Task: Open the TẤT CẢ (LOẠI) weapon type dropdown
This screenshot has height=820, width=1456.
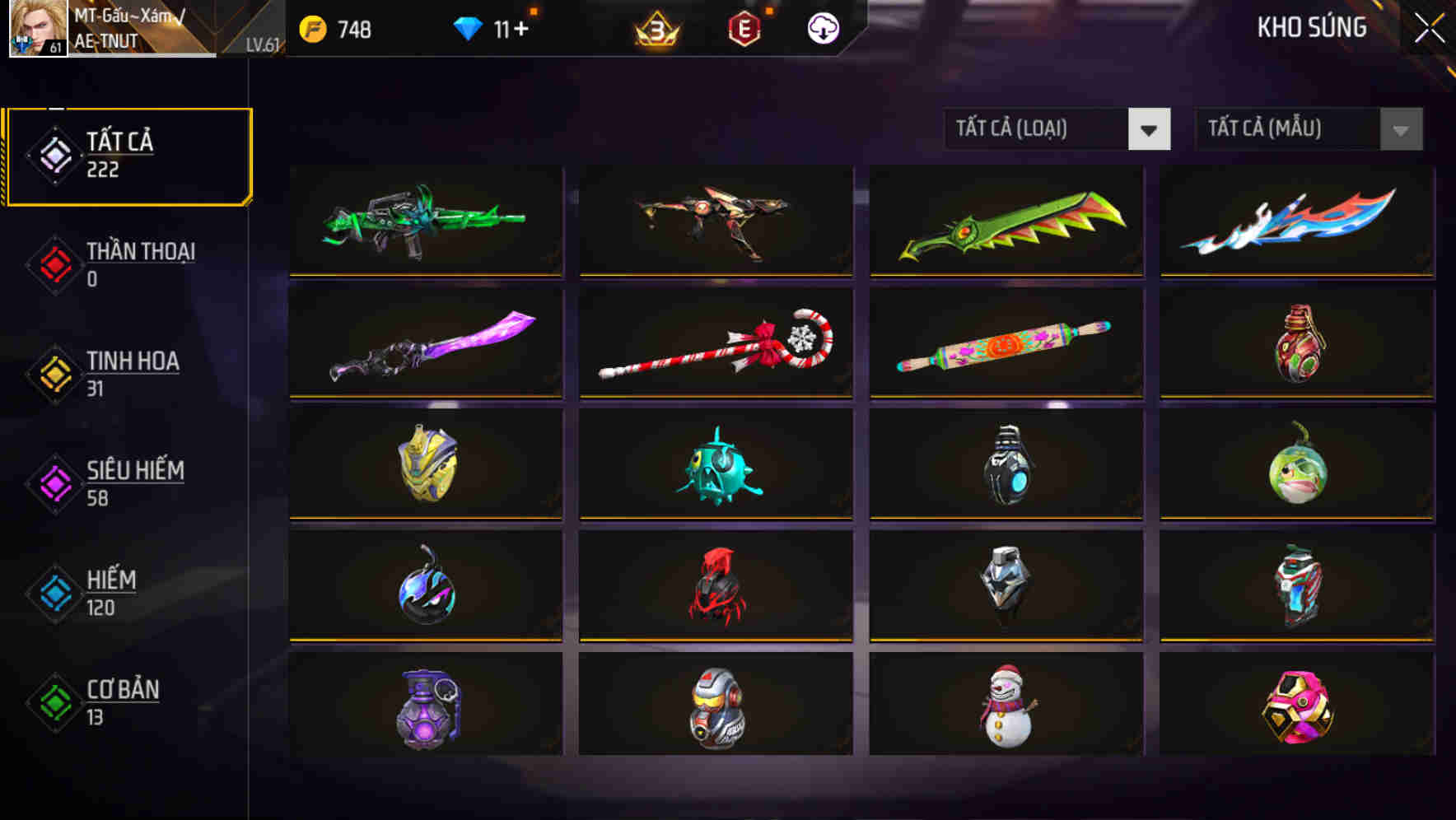Action: click(x=1057, y=129)
